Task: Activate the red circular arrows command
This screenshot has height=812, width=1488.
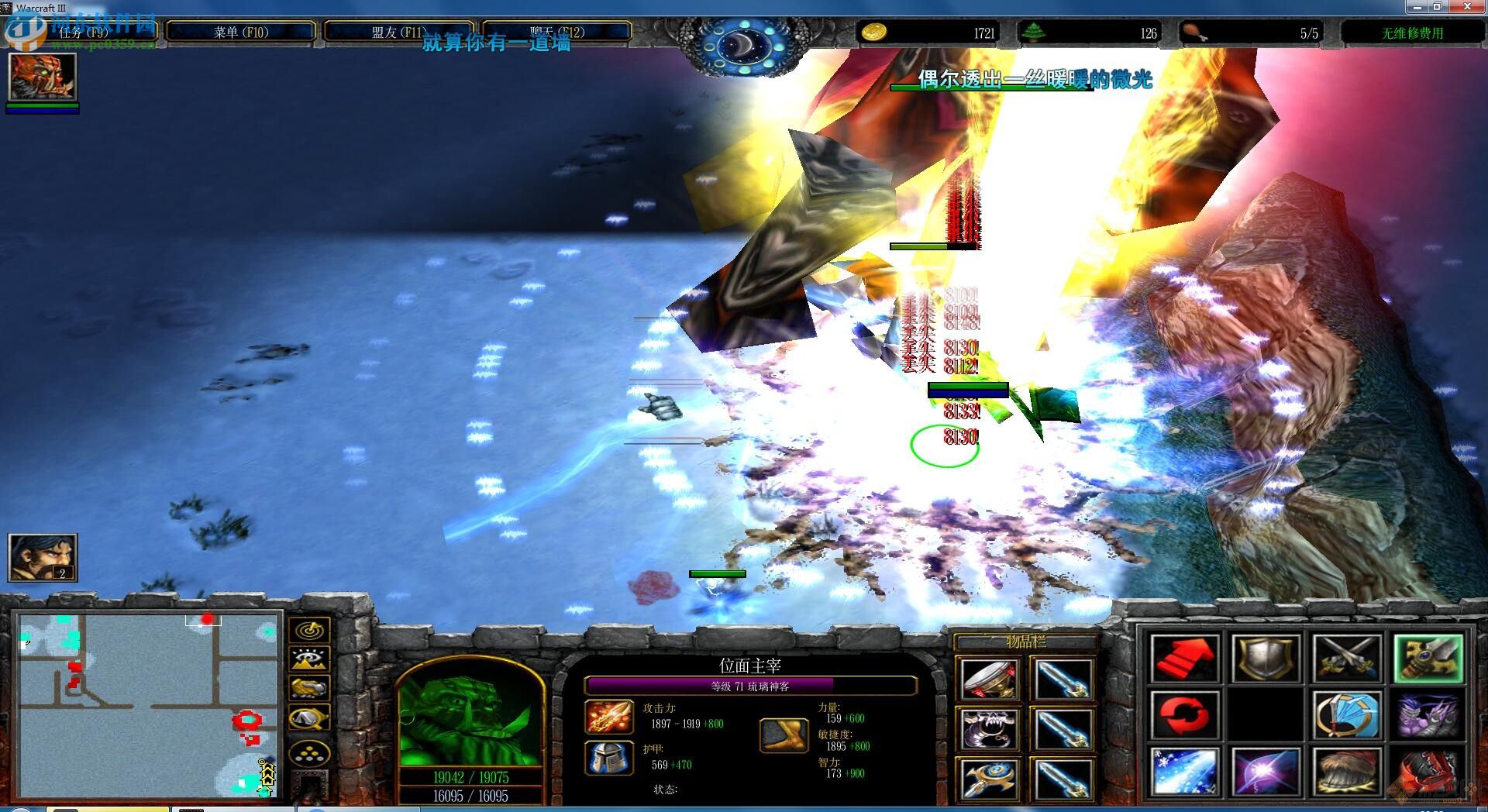Action: click(1184, 715)
